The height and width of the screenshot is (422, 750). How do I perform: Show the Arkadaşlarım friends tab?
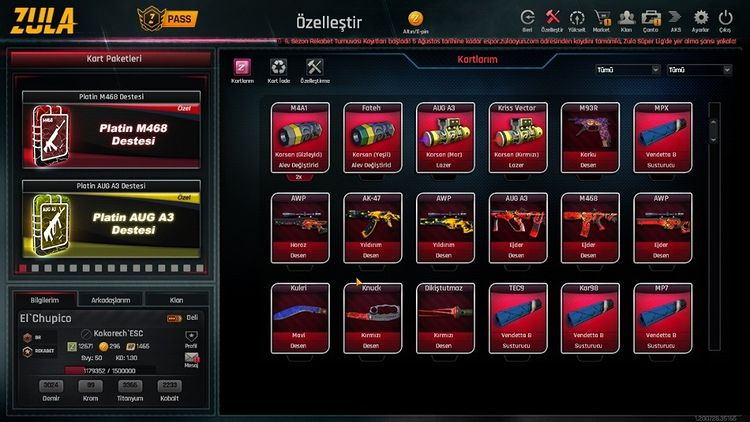(111, 299)
